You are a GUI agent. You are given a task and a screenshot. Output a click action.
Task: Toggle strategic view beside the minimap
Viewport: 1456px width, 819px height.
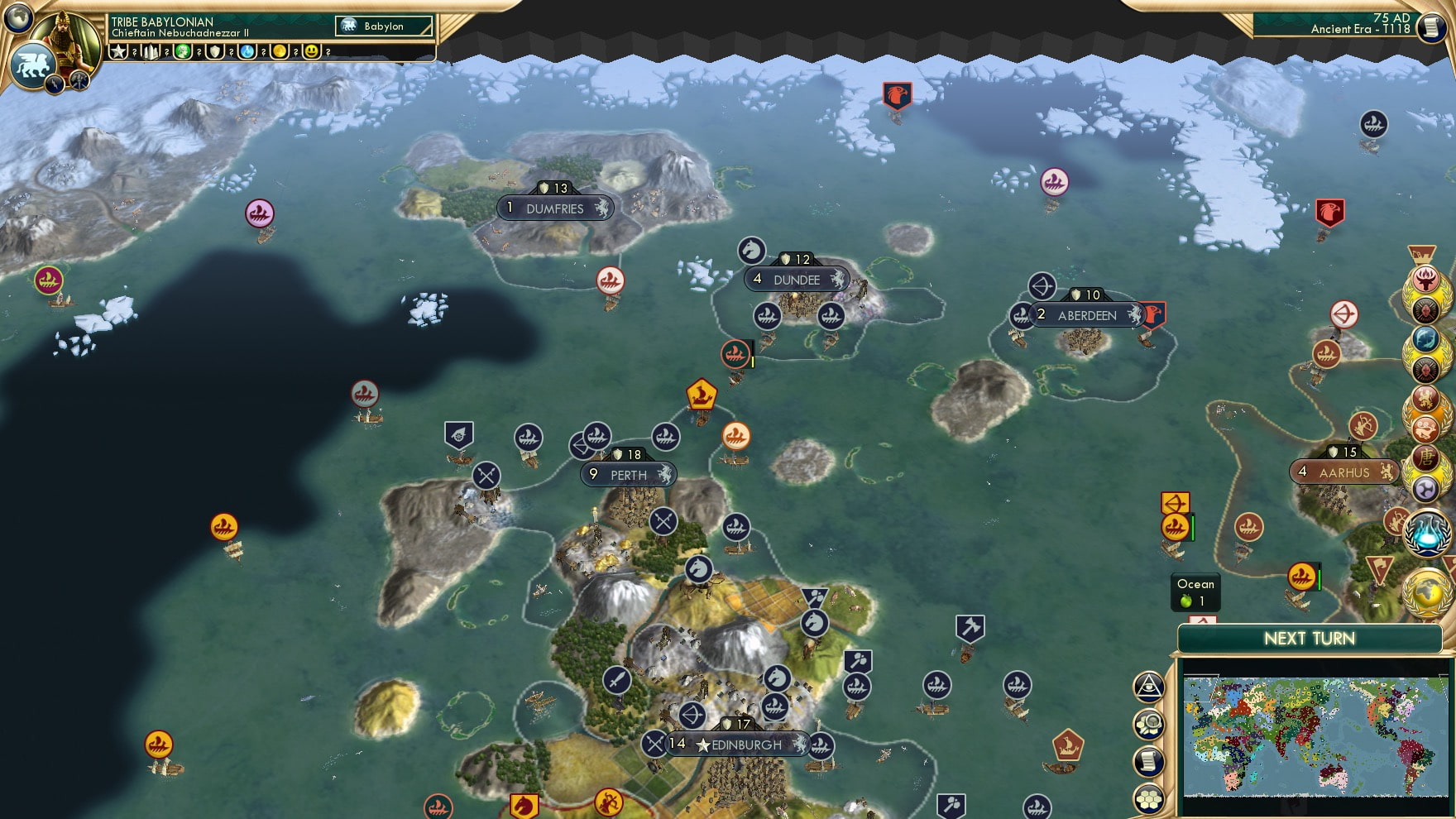(x=1149, y=687)
